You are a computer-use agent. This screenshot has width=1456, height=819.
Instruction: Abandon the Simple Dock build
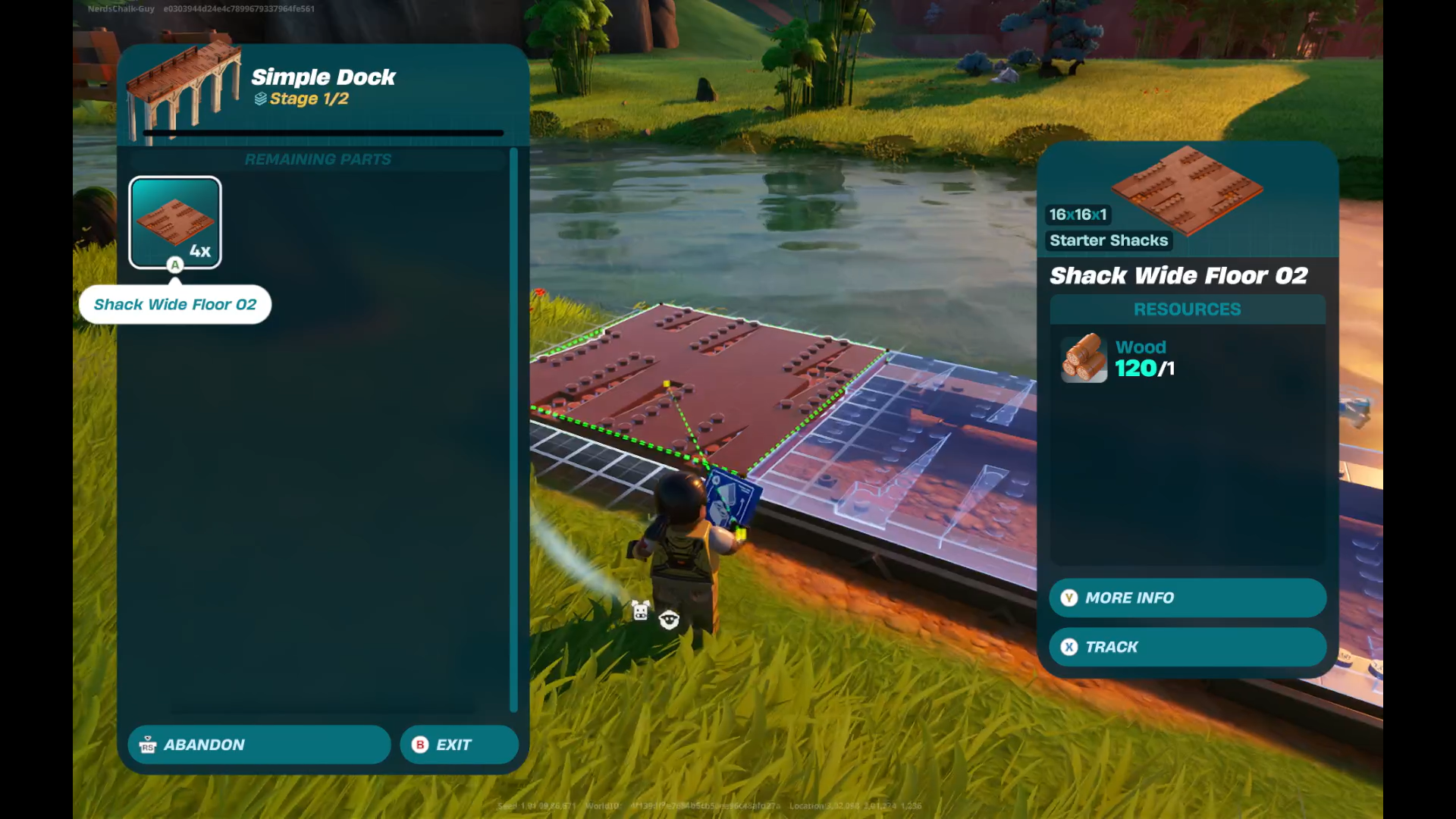(259, 745)
